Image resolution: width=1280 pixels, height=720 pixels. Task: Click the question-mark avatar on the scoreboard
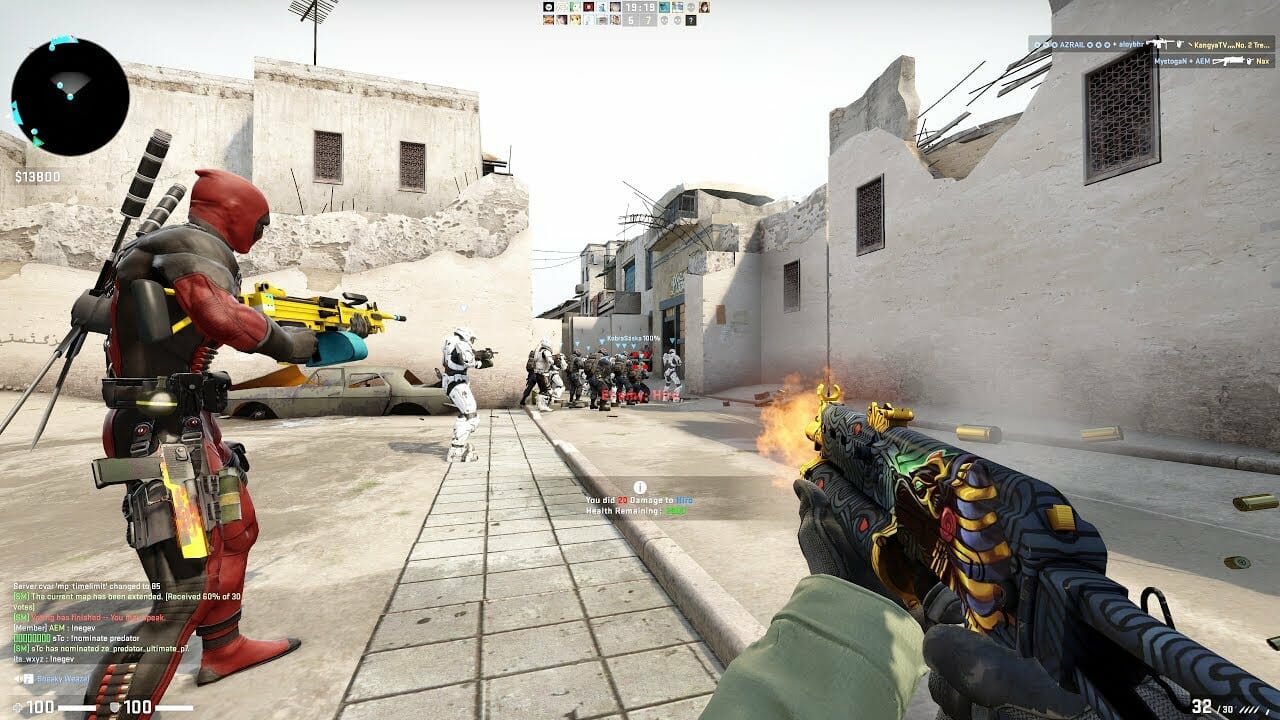[x=690, y=20]
